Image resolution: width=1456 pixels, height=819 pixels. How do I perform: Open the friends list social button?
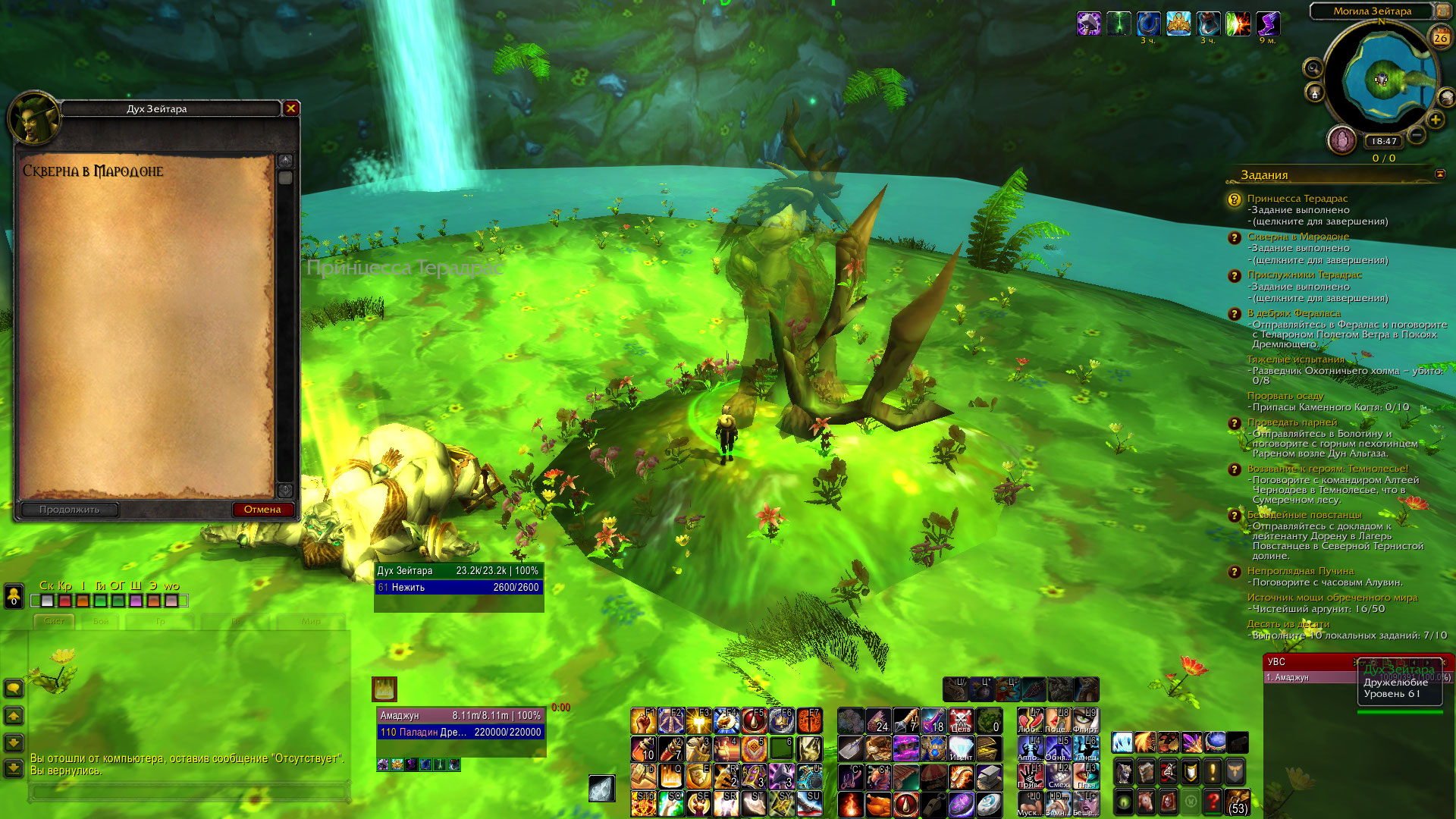click(x=14, y=596)
